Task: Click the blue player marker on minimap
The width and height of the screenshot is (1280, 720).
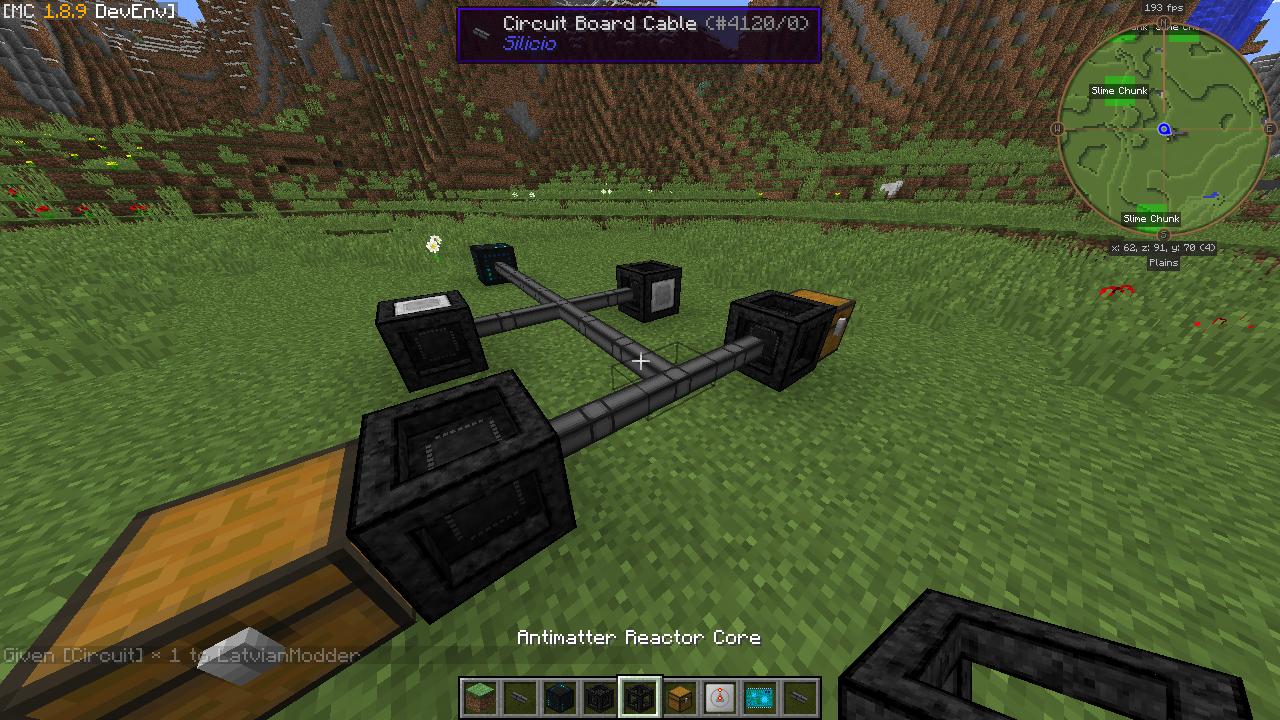Action: [x=1164, y=130]
